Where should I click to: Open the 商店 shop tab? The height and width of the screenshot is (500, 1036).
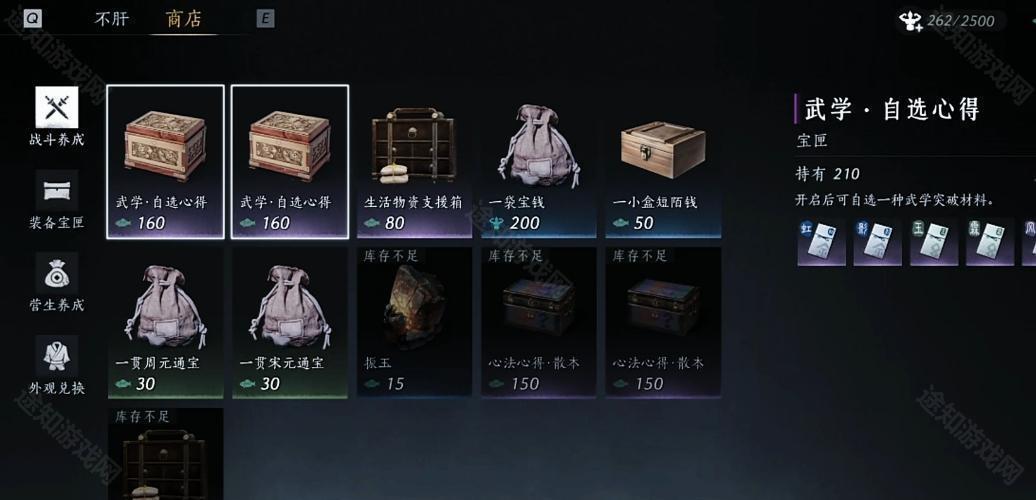[182, 18]
